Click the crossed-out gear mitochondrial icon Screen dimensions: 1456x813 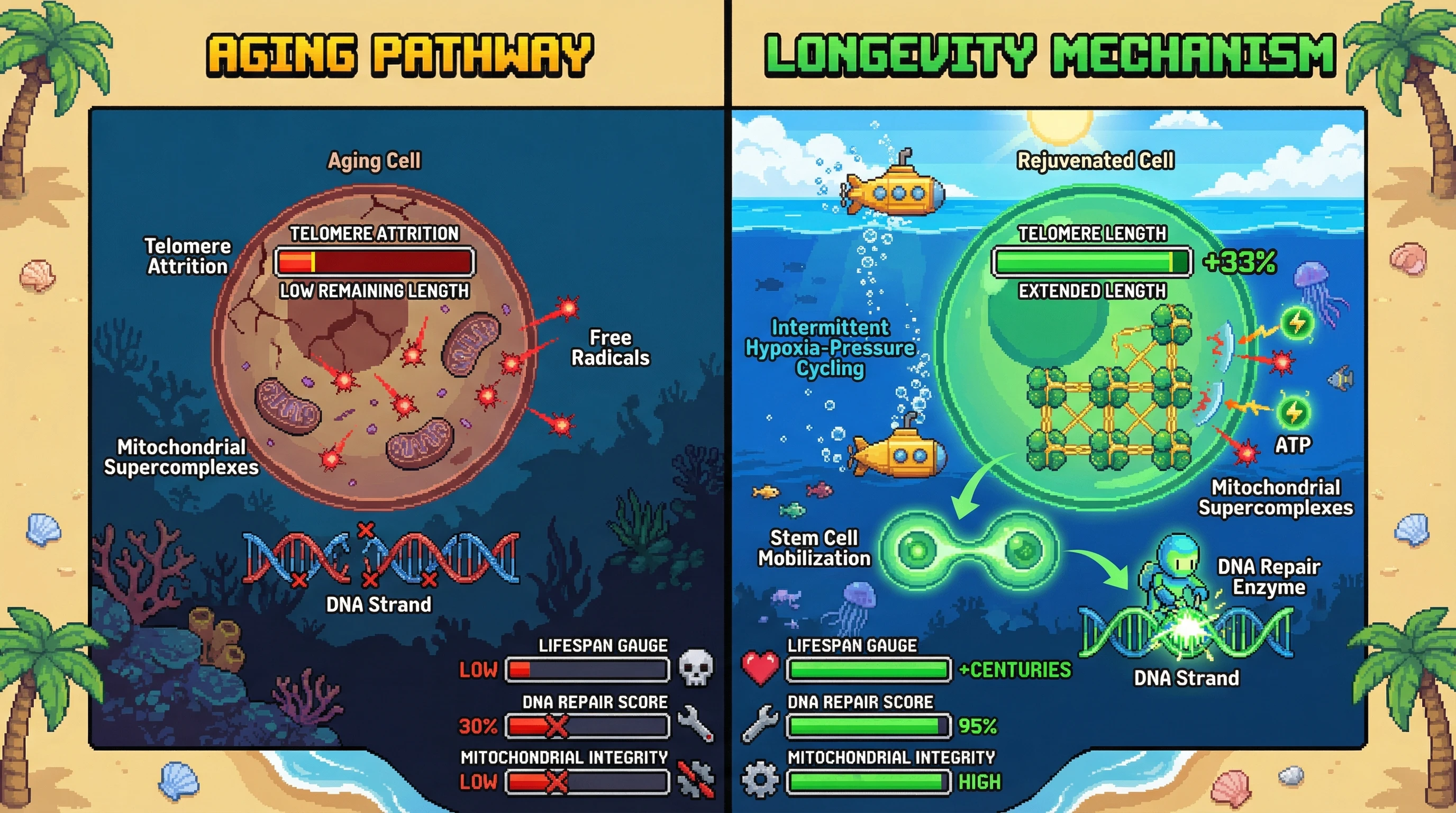[x=696, y=780]
